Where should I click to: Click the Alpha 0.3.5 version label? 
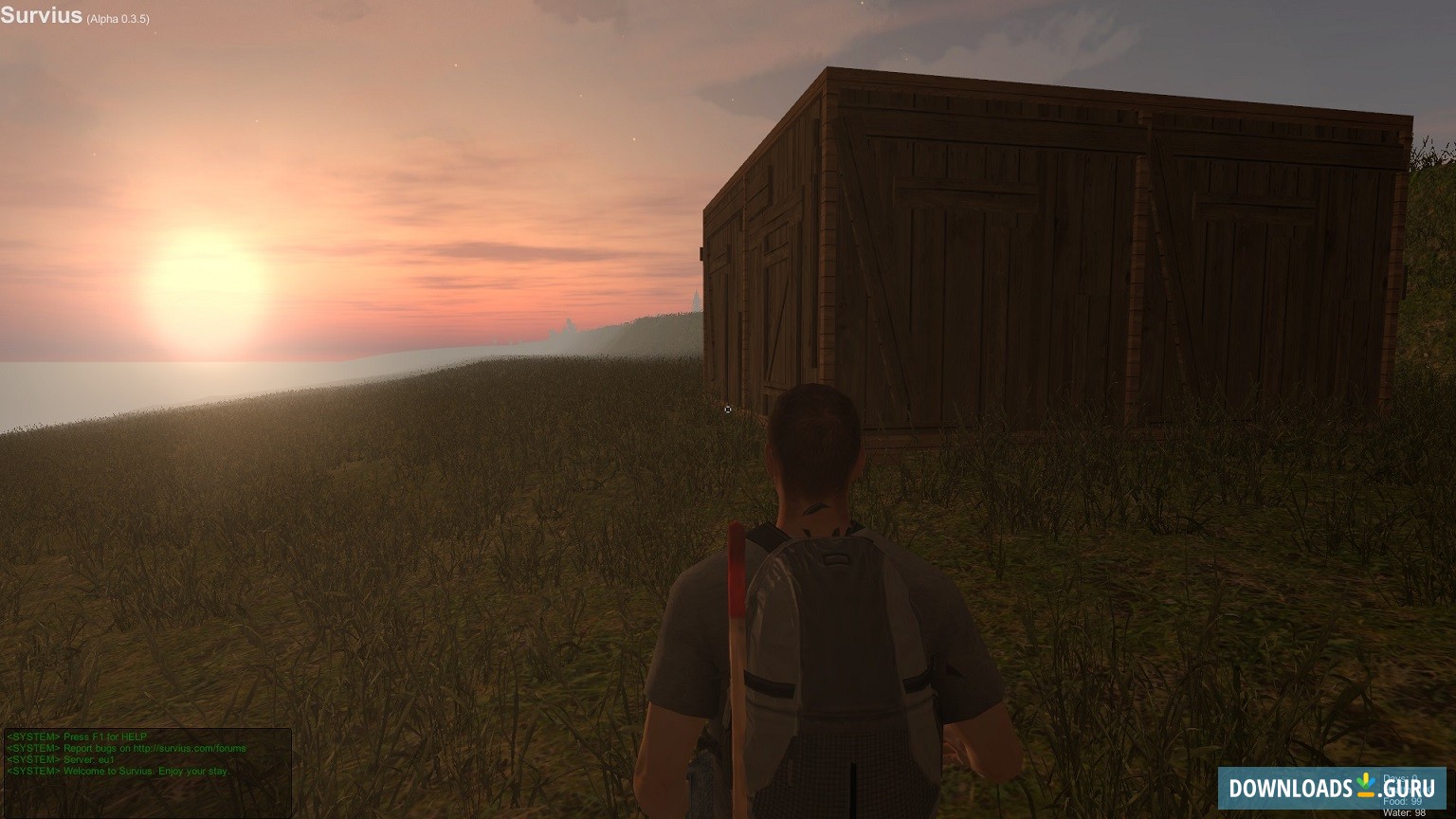(118, 18)
